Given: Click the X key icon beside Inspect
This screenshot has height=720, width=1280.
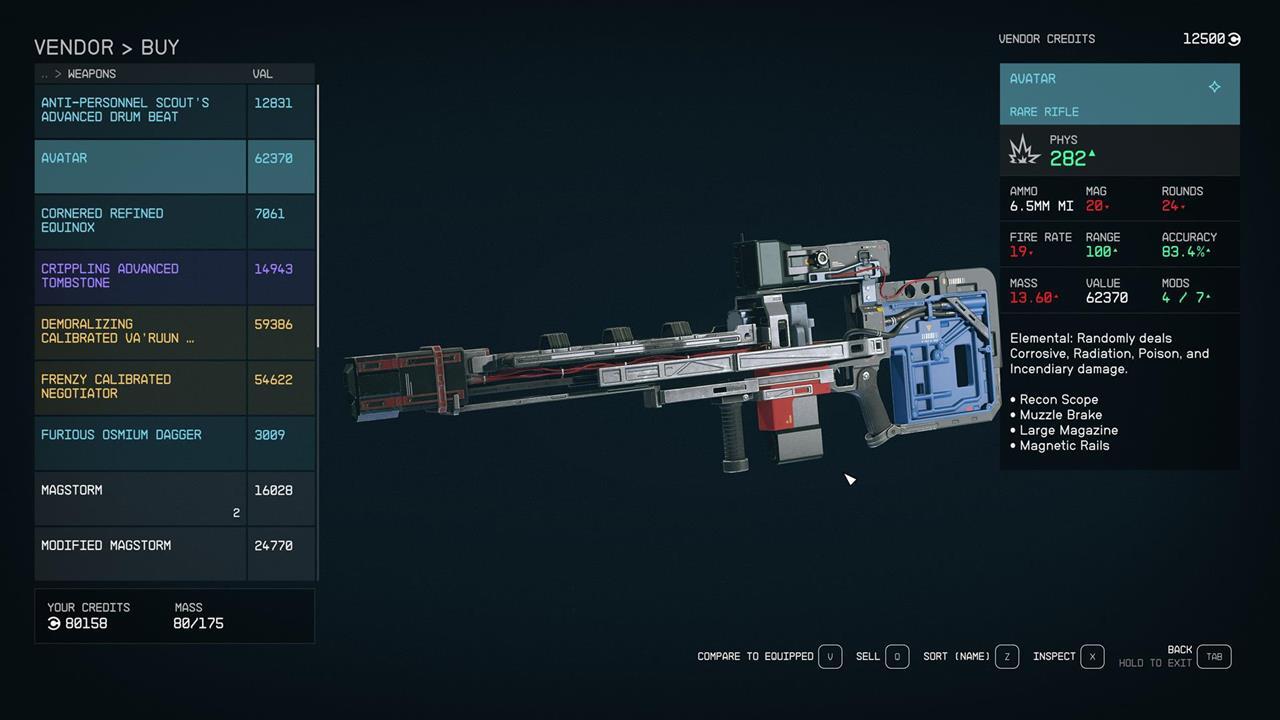Looking at the screenshot, I should click(1092, 656).
